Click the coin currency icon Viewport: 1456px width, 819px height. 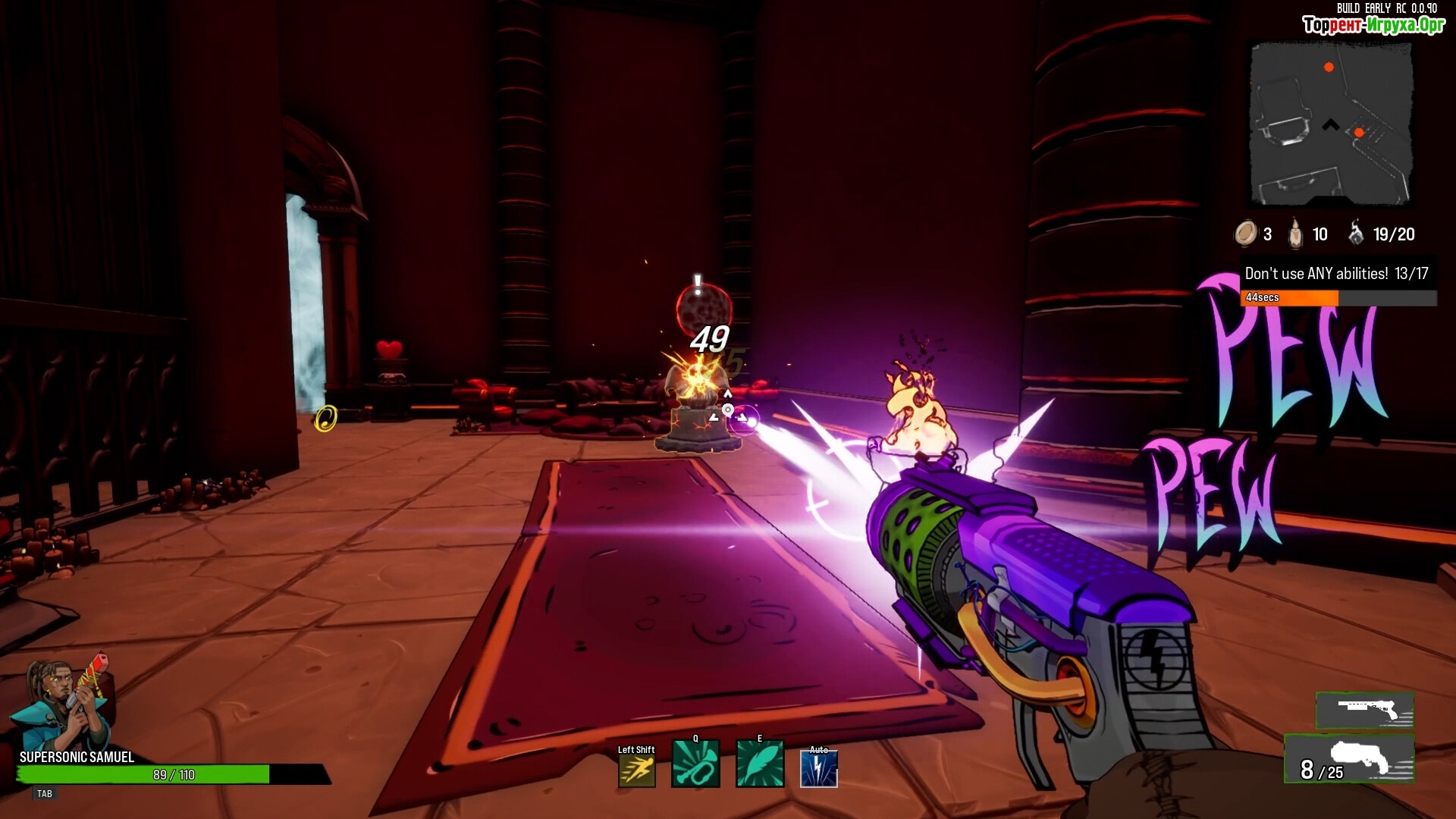tap(1245, 234)
